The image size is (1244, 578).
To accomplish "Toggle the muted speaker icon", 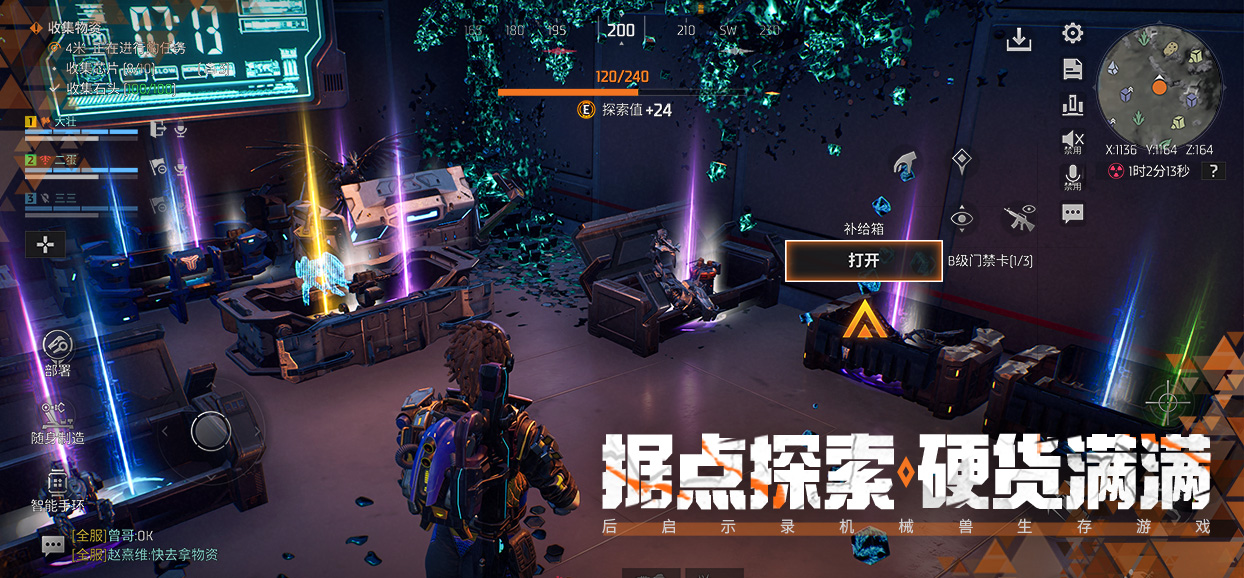I will 1072,140.
